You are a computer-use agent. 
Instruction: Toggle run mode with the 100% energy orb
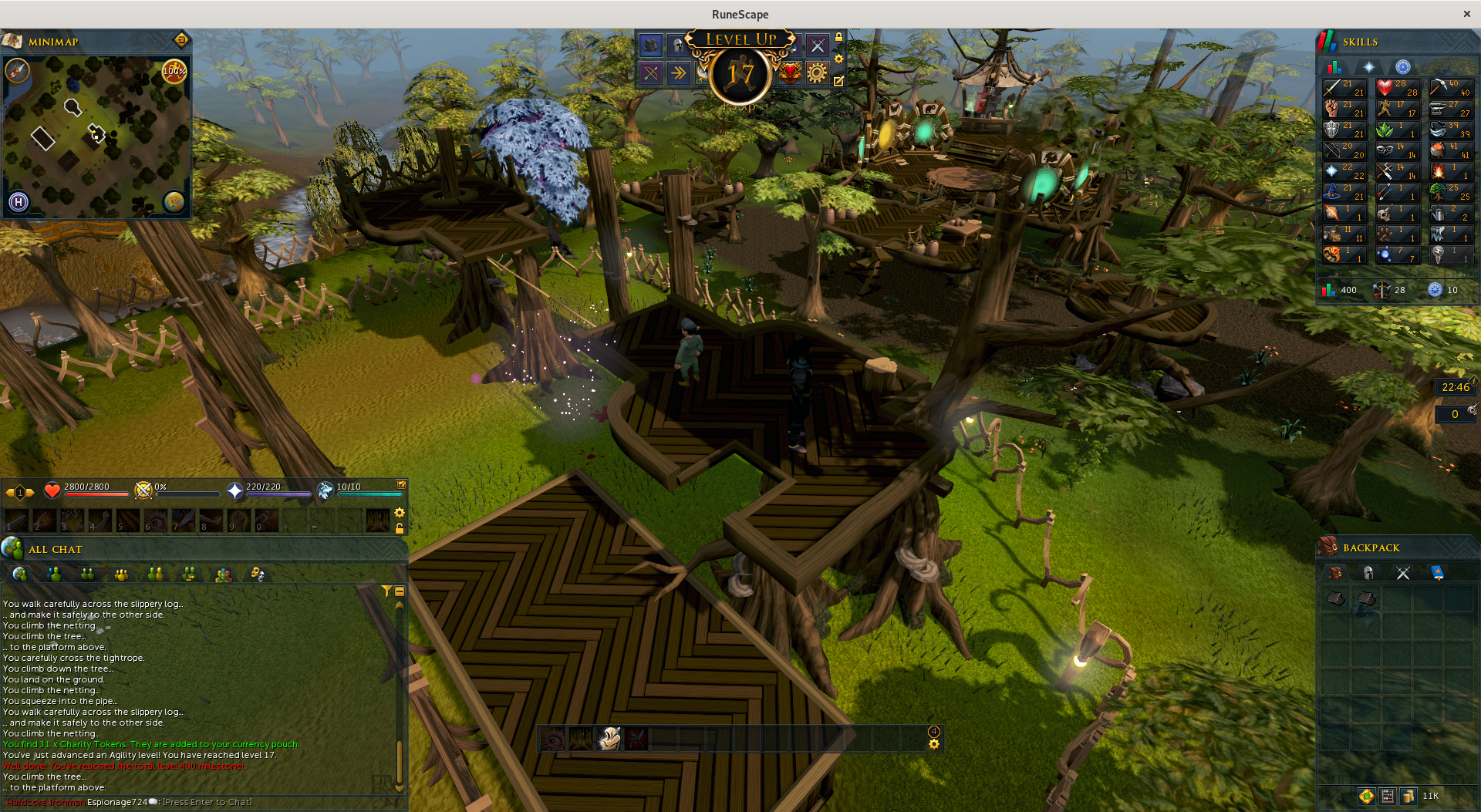pos(175,71)
